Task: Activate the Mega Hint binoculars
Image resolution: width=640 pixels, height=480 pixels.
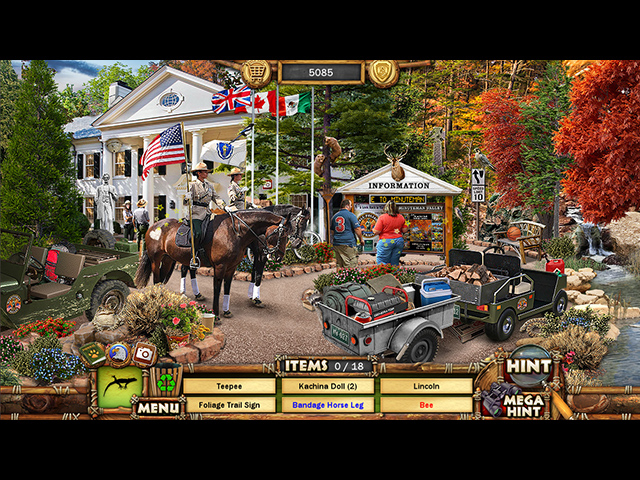Action: point(517,401)
